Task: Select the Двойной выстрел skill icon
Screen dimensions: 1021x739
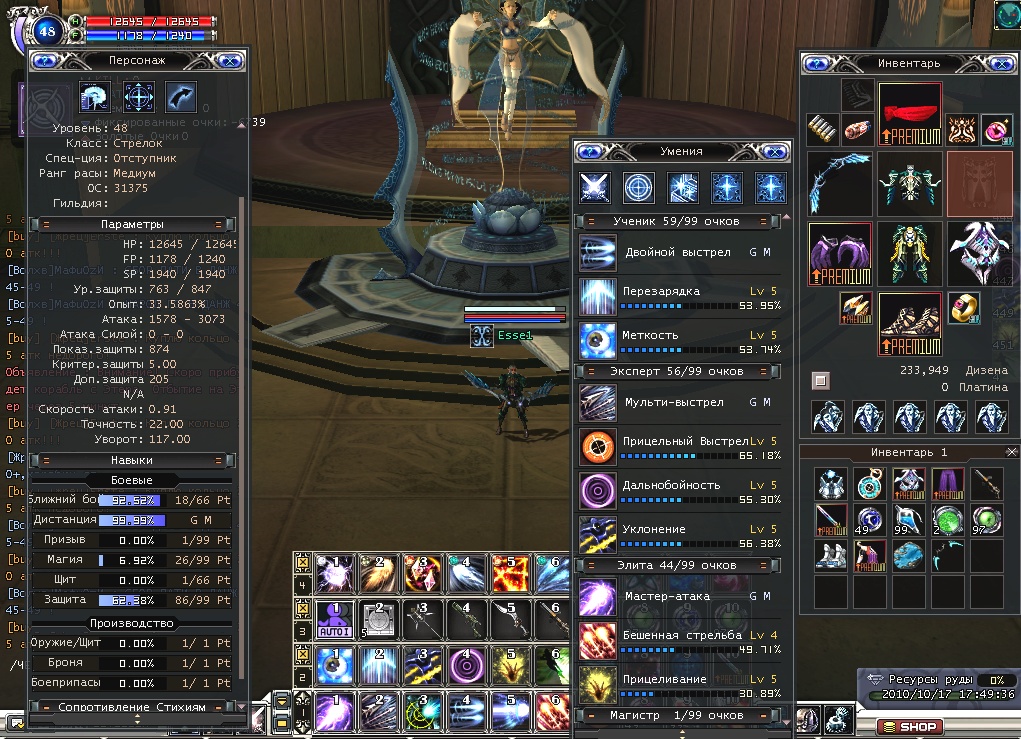Action: [598, 253]
